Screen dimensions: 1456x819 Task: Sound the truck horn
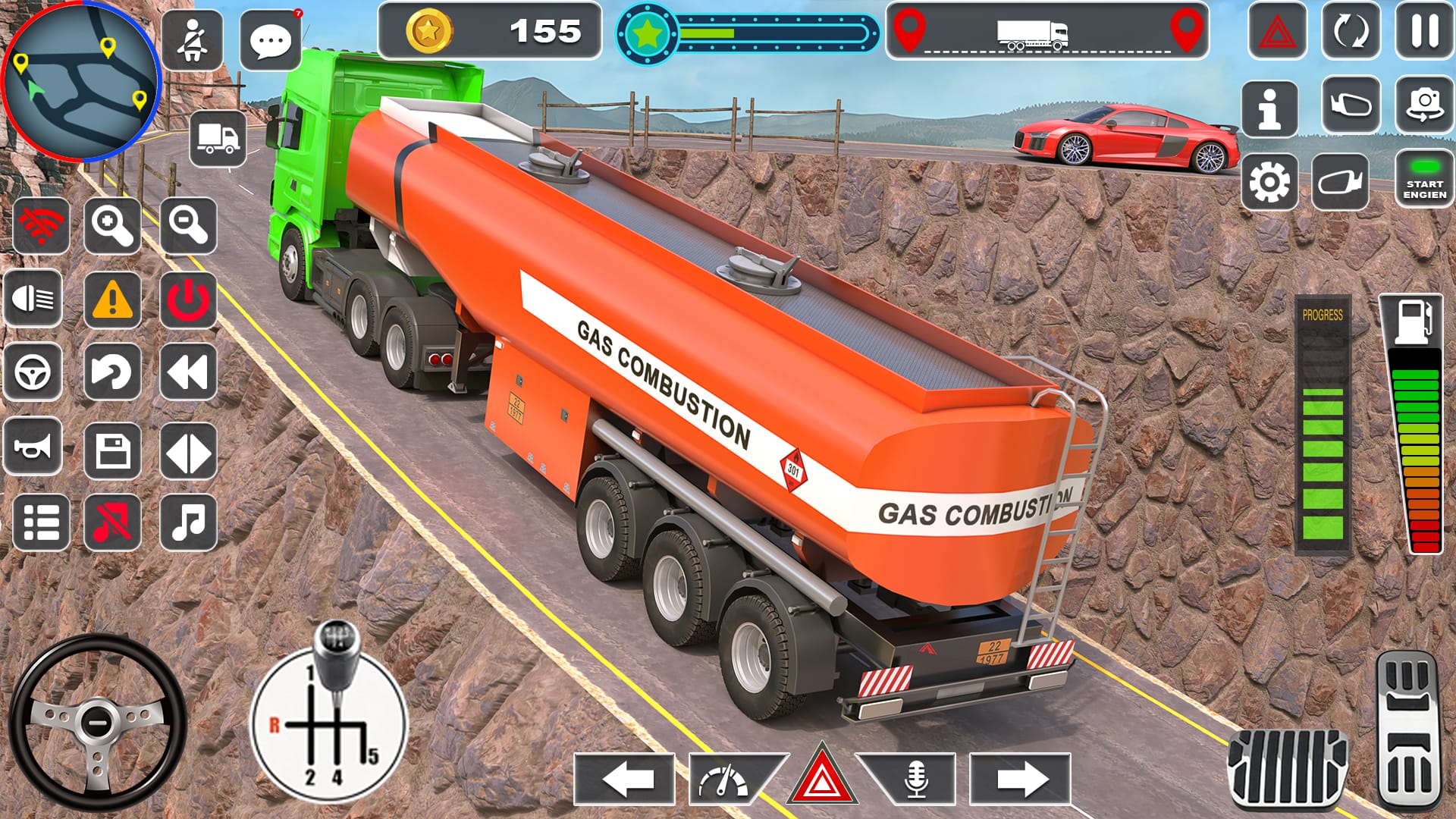click(x=31, y=446)
